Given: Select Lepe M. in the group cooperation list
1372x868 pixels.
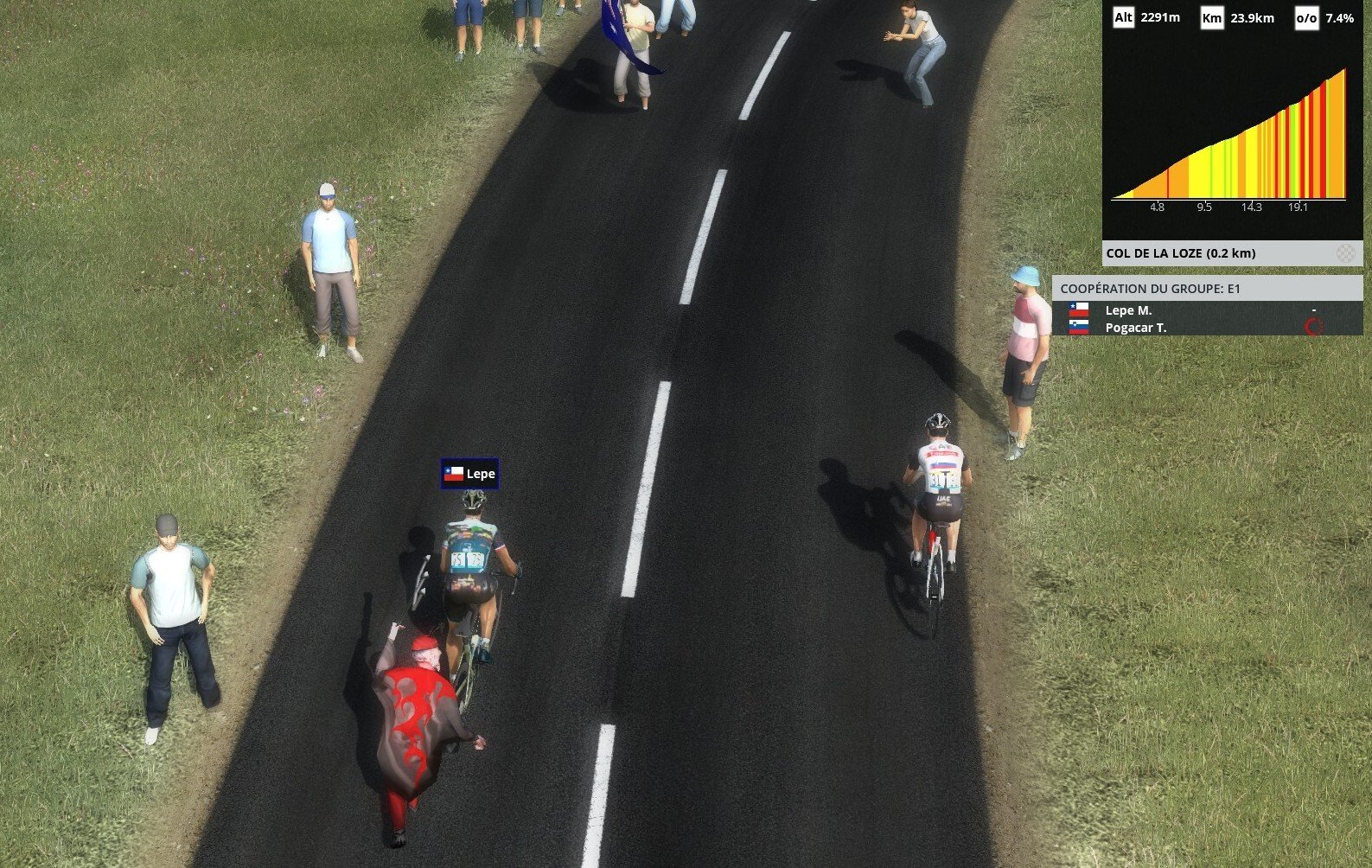Looking at the screenshot, I should click(1128, 310).
